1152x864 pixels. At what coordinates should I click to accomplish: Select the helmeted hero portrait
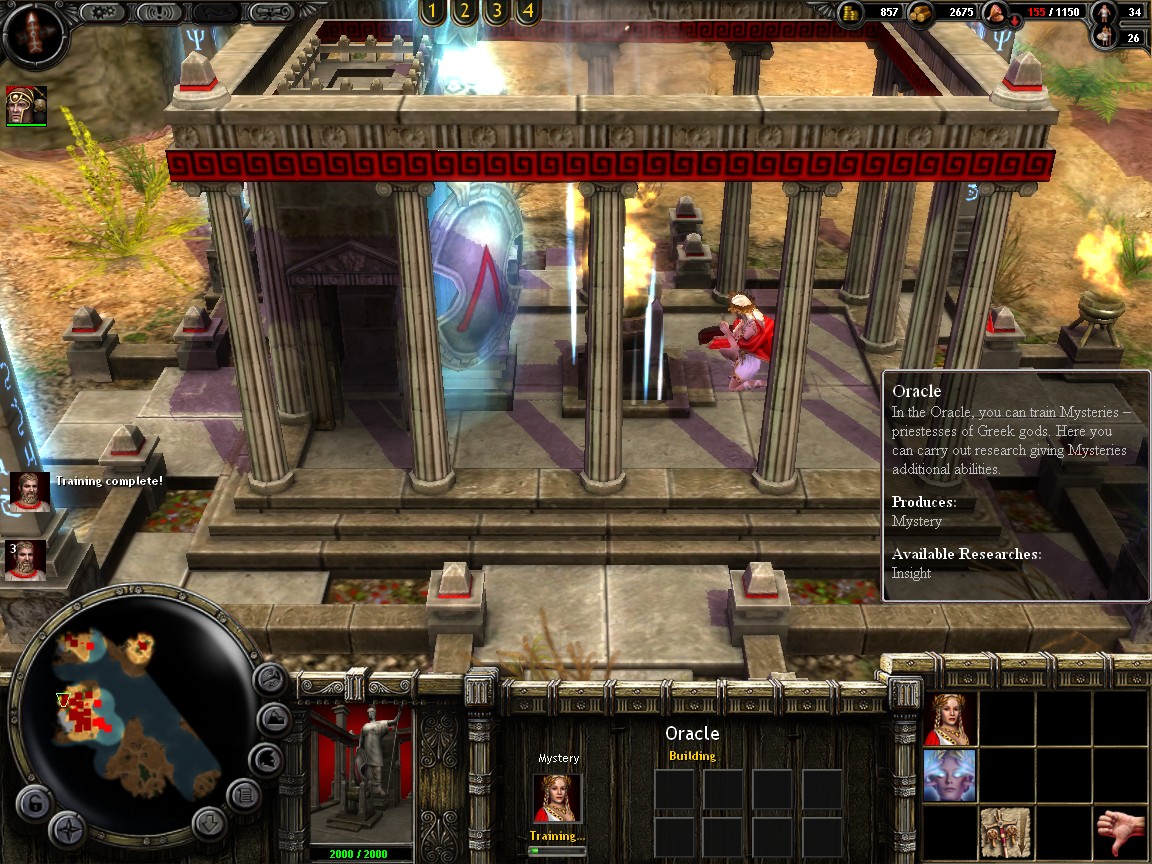coord(26,106)
